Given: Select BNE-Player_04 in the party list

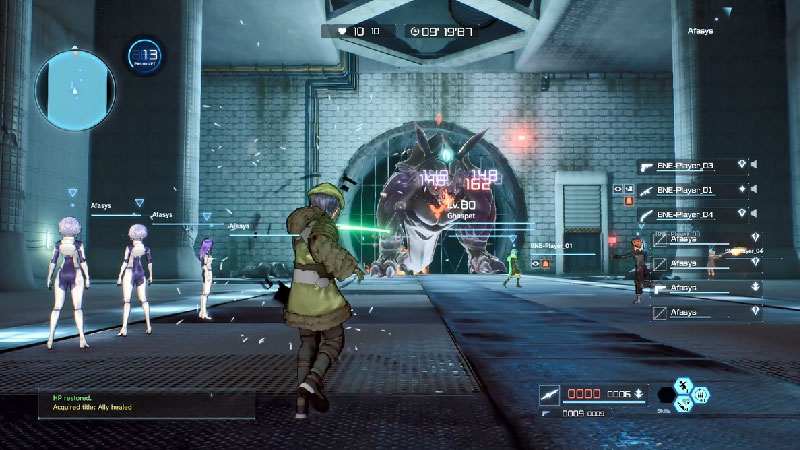Looking at the screenshot, I should (692, 214).
